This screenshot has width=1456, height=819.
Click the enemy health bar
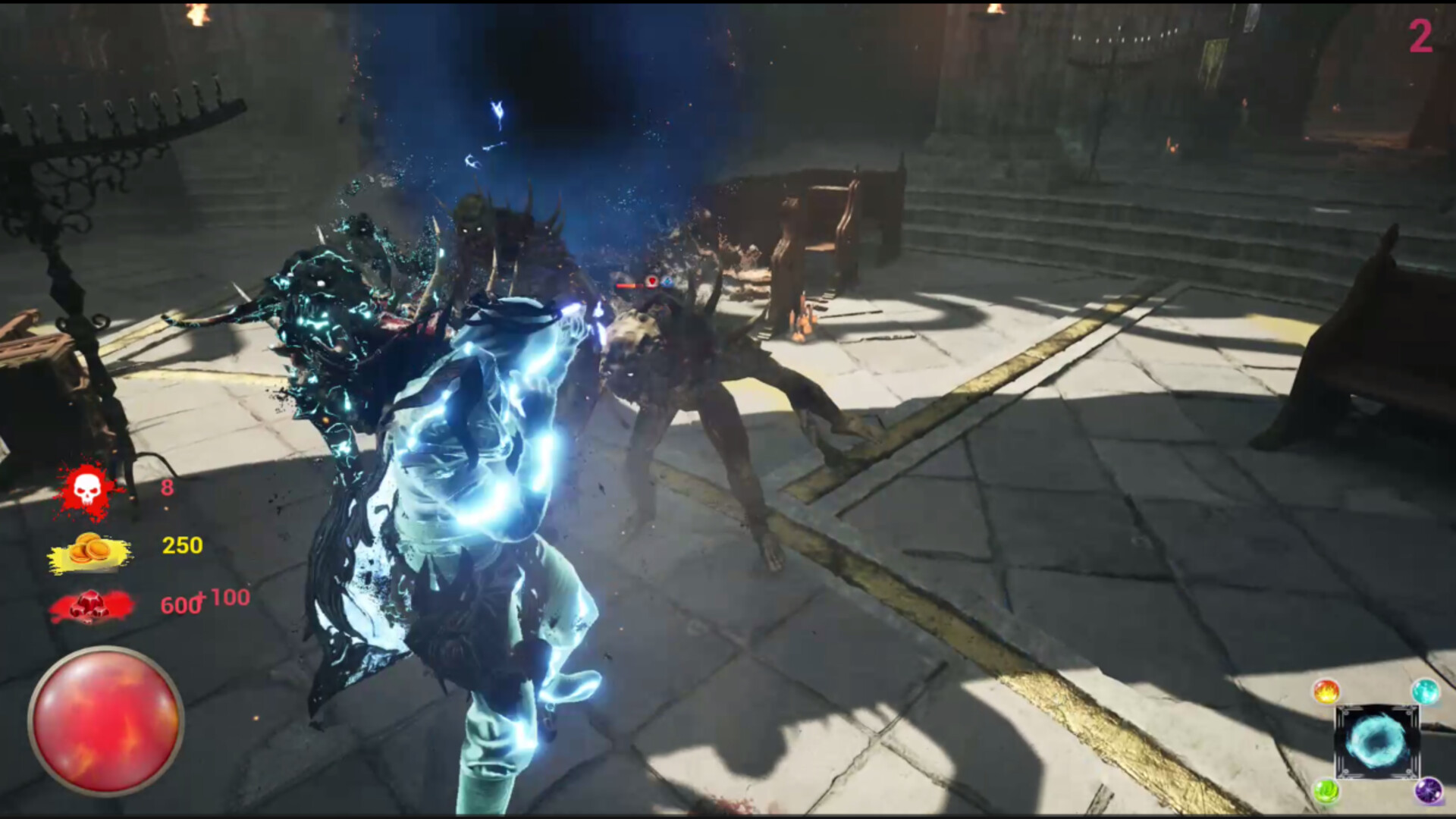pos(626,286)
